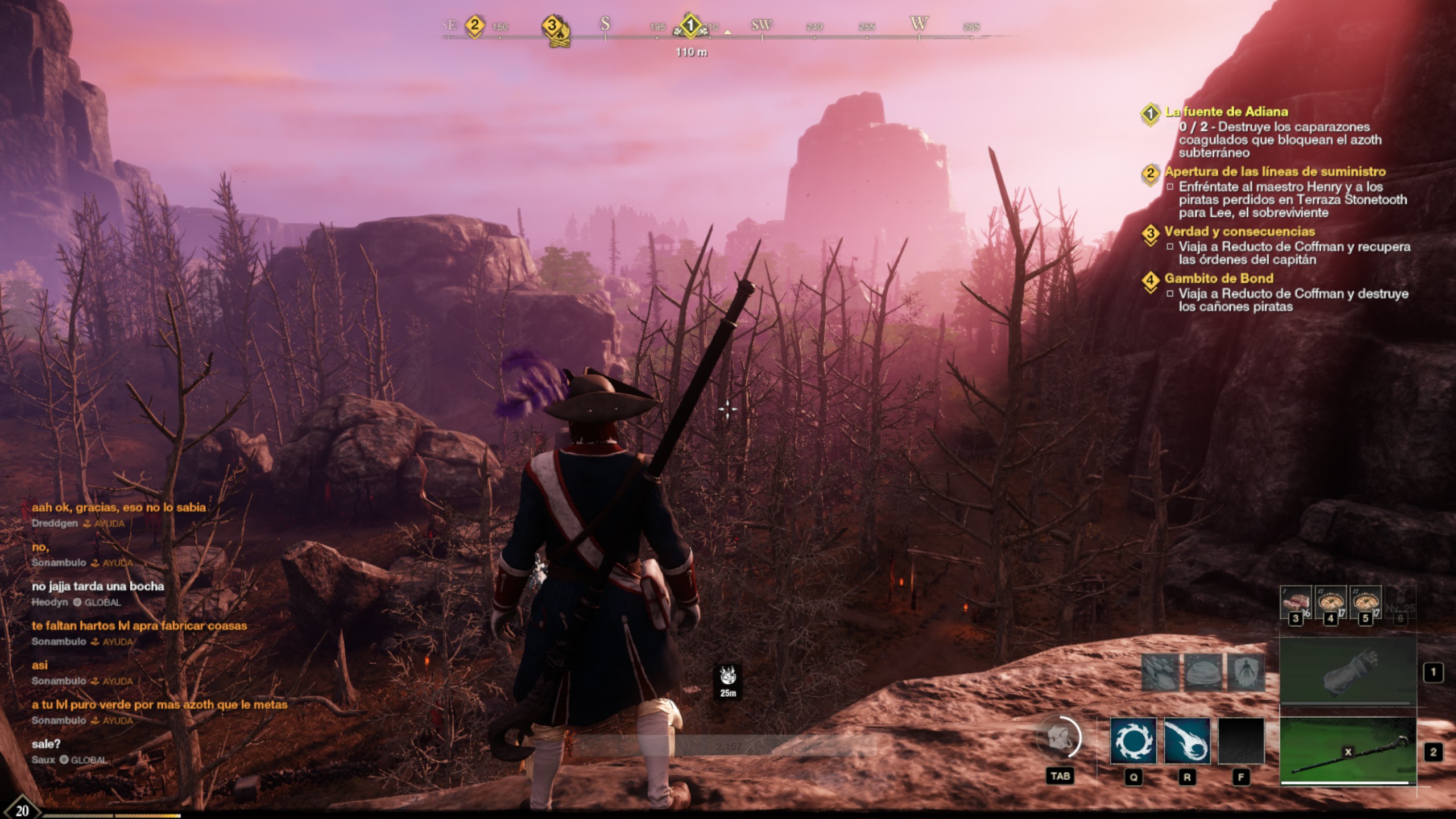This screenshot has width=1456, height=819.
Task: Select the Verdad y consecuencias quest entry
Action: (1239, 231)
